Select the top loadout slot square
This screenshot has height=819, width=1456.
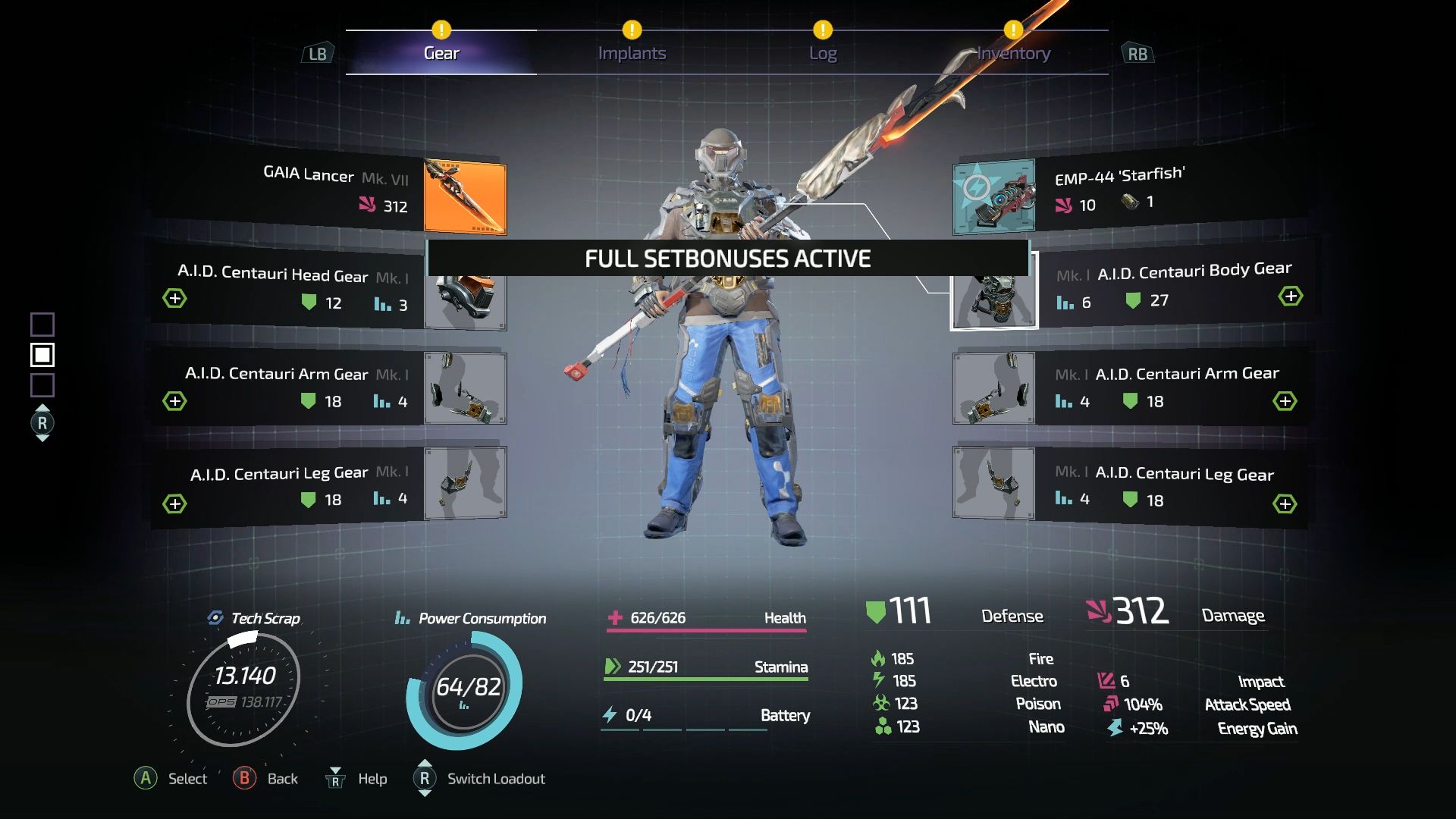43,324
